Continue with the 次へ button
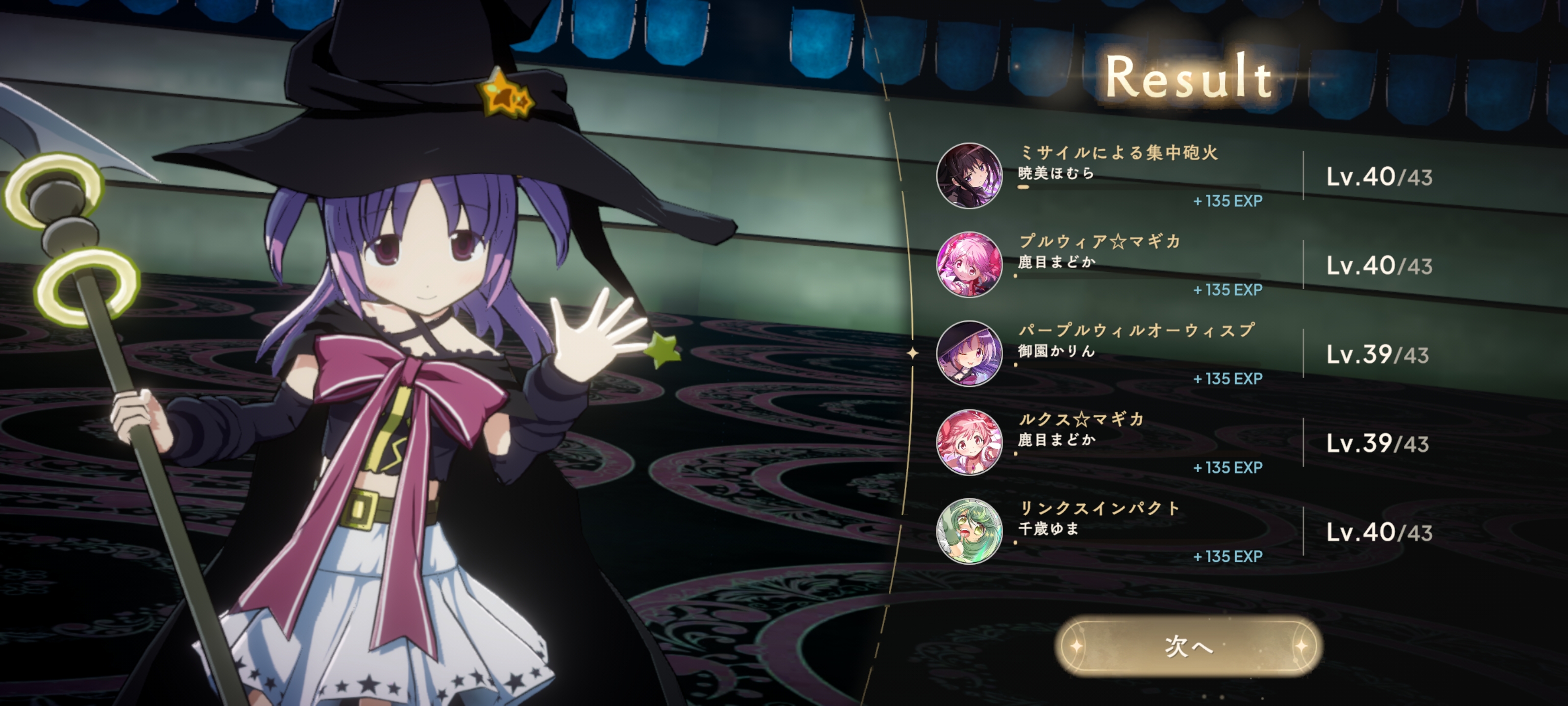 pos(1188,646)
